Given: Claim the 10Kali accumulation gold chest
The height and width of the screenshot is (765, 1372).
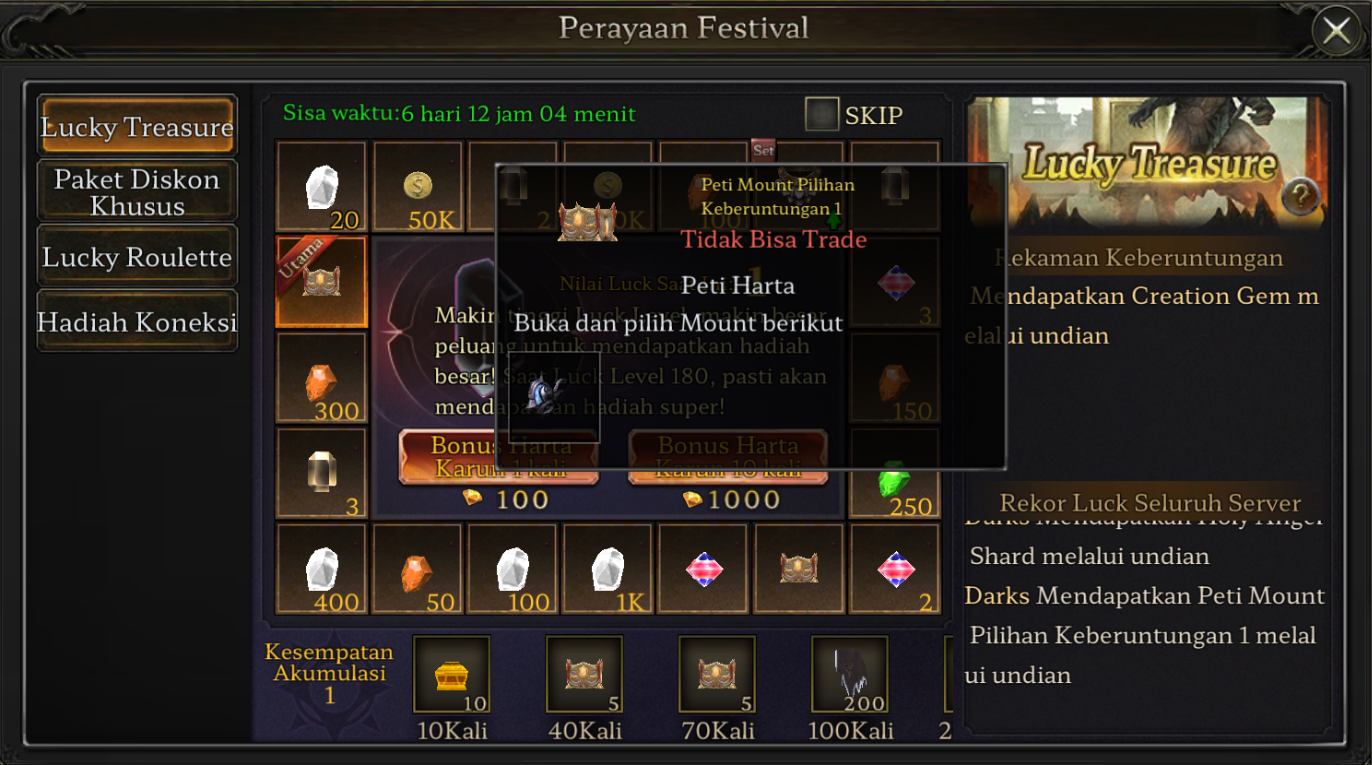Looking at the screenshot, I should coord(451,675).
